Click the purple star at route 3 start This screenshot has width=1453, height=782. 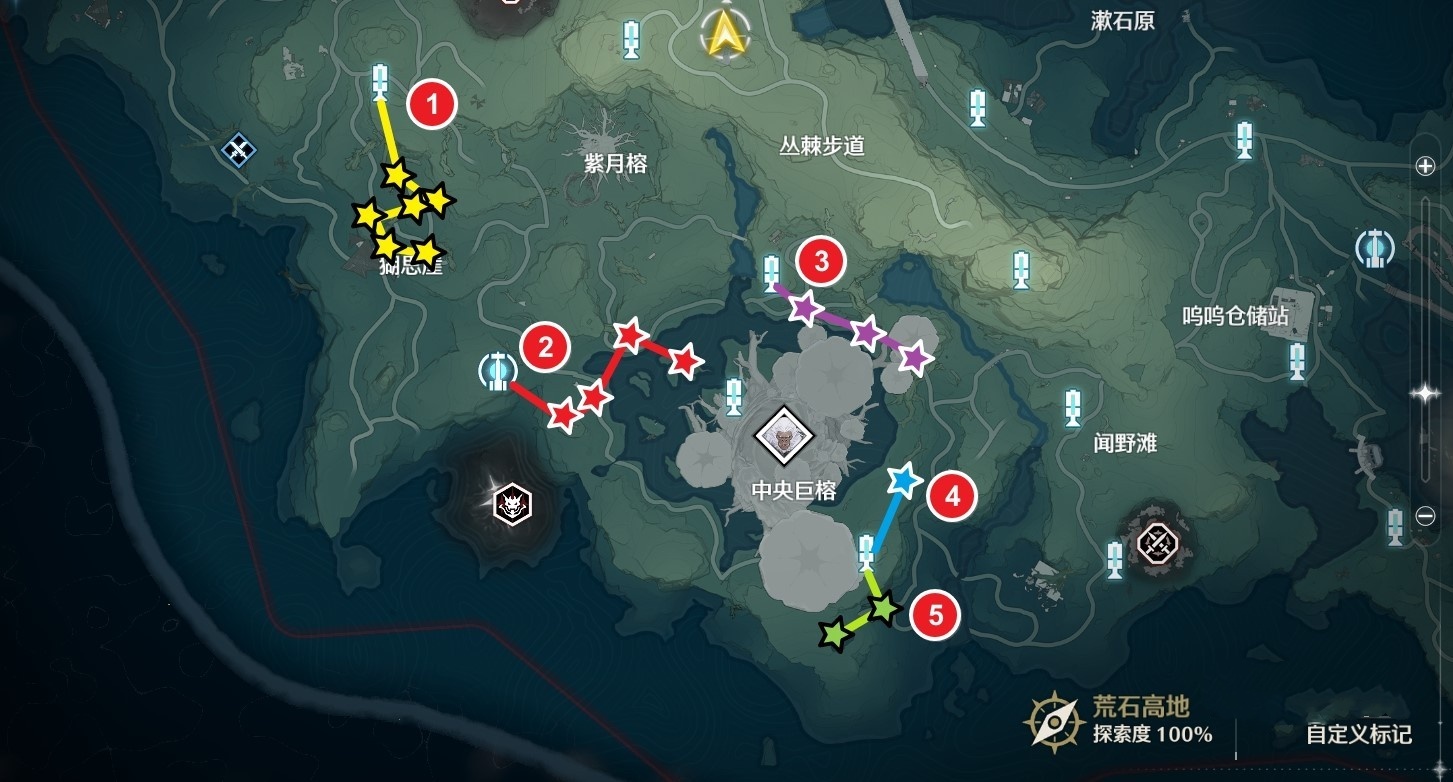(805, 310)
